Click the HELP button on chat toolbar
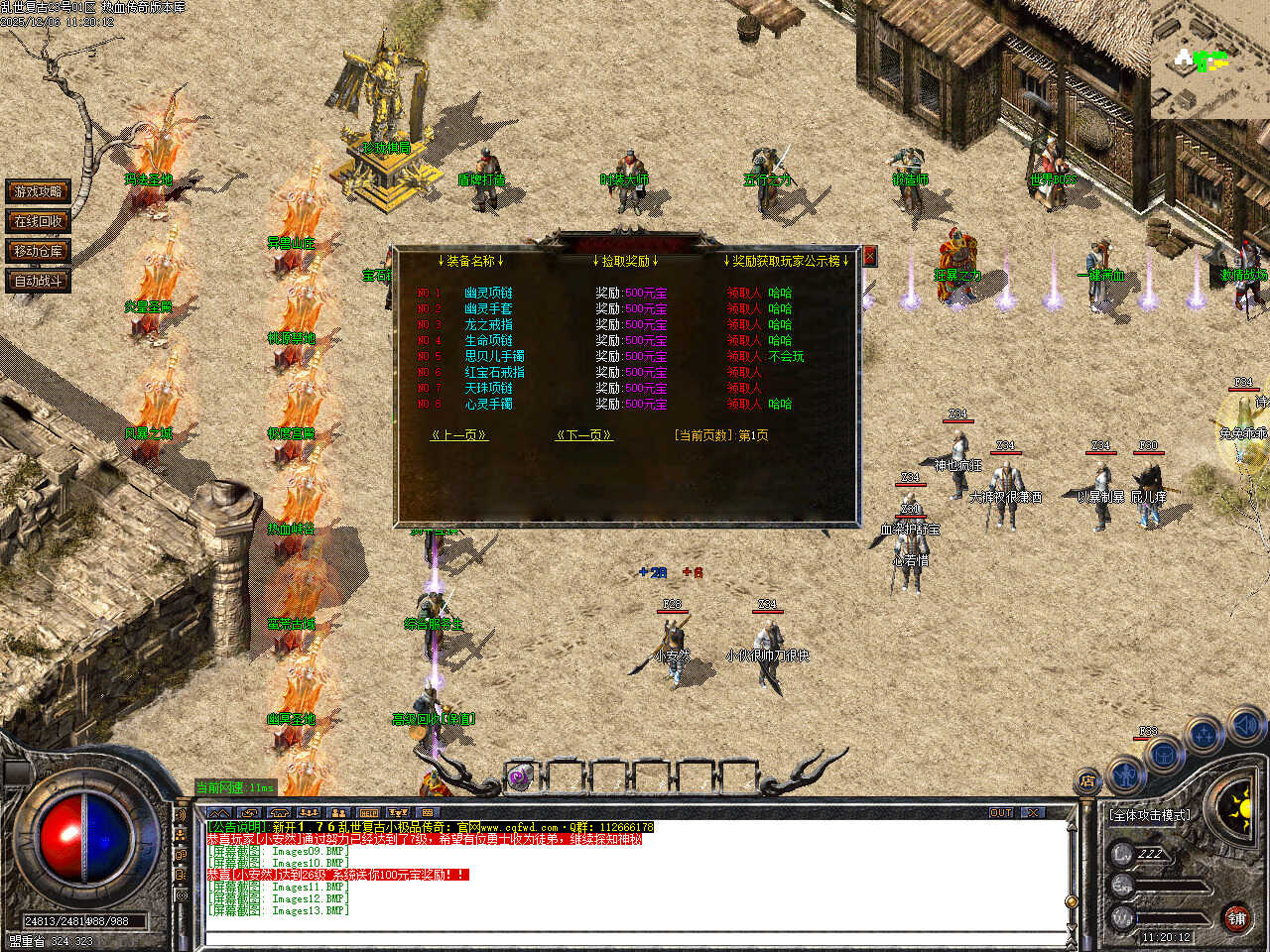The height and width of the screenshot is (952, 1270). point(369,813)
